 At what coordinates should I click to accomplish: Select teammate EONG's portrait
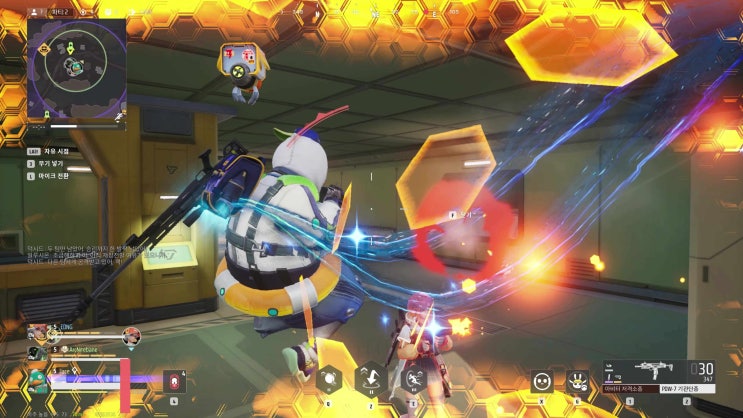[37, 332]
